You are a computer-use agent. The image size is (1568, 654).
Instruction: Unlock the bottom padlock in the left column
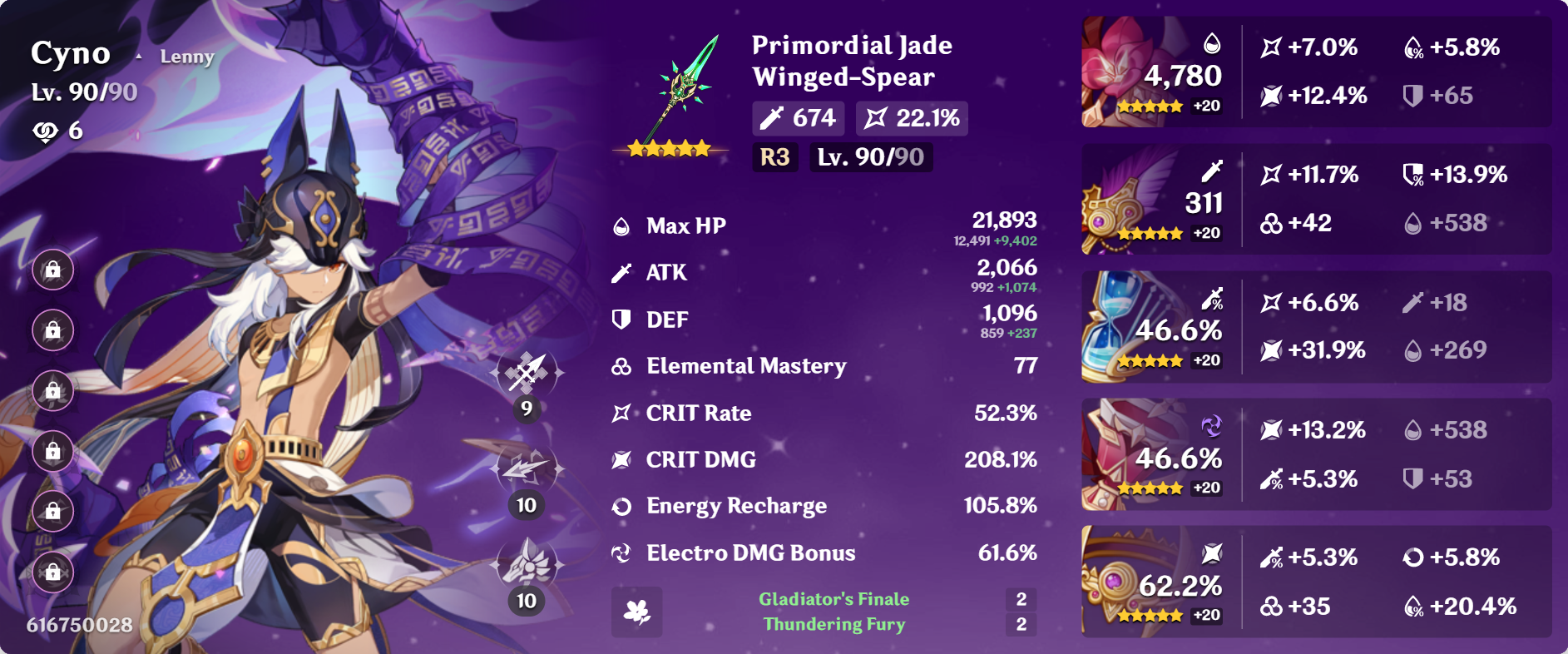coord(52,572)
